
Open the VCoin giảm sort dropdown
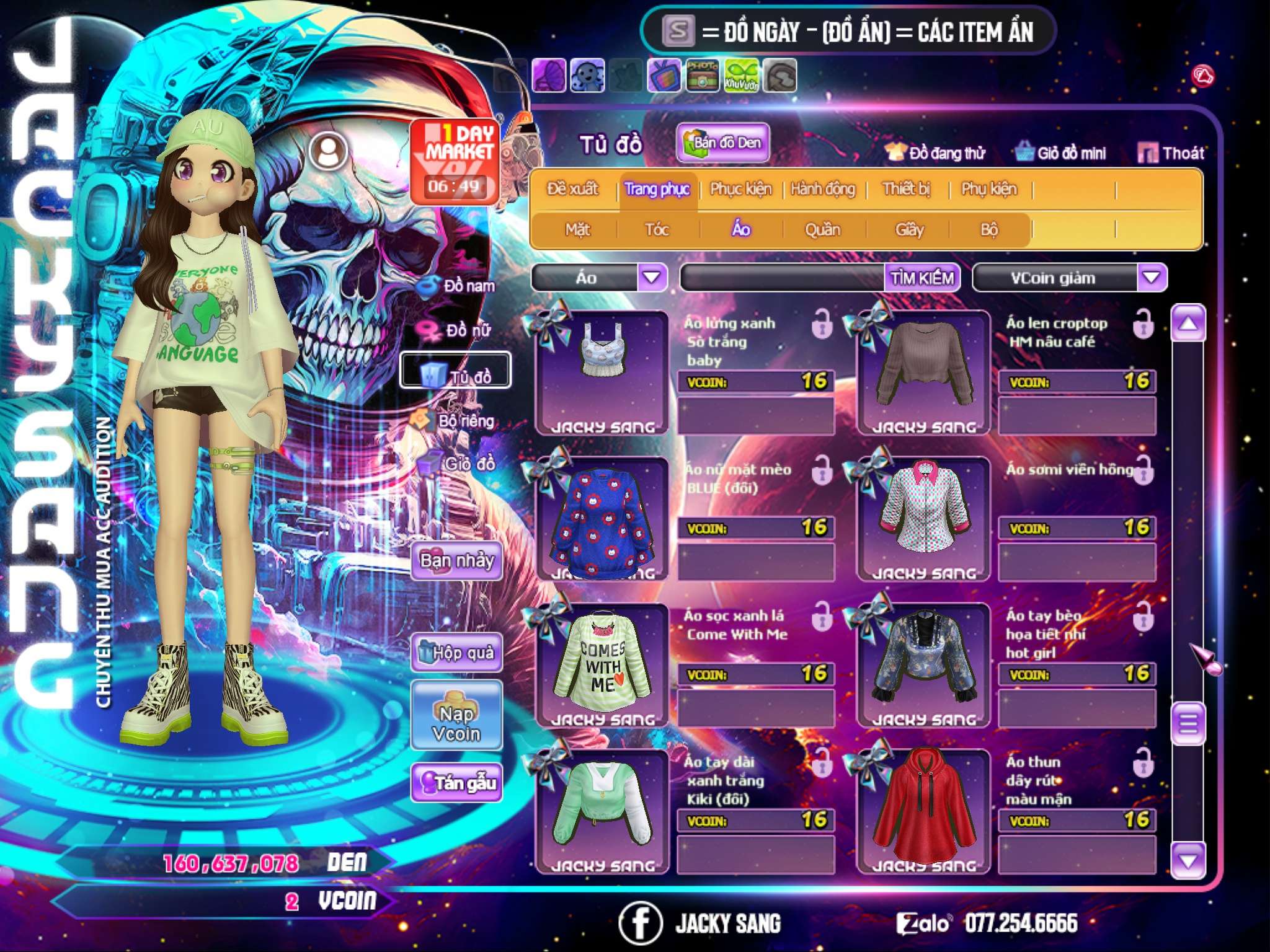pyautogui.click(x=1152, y=277)
